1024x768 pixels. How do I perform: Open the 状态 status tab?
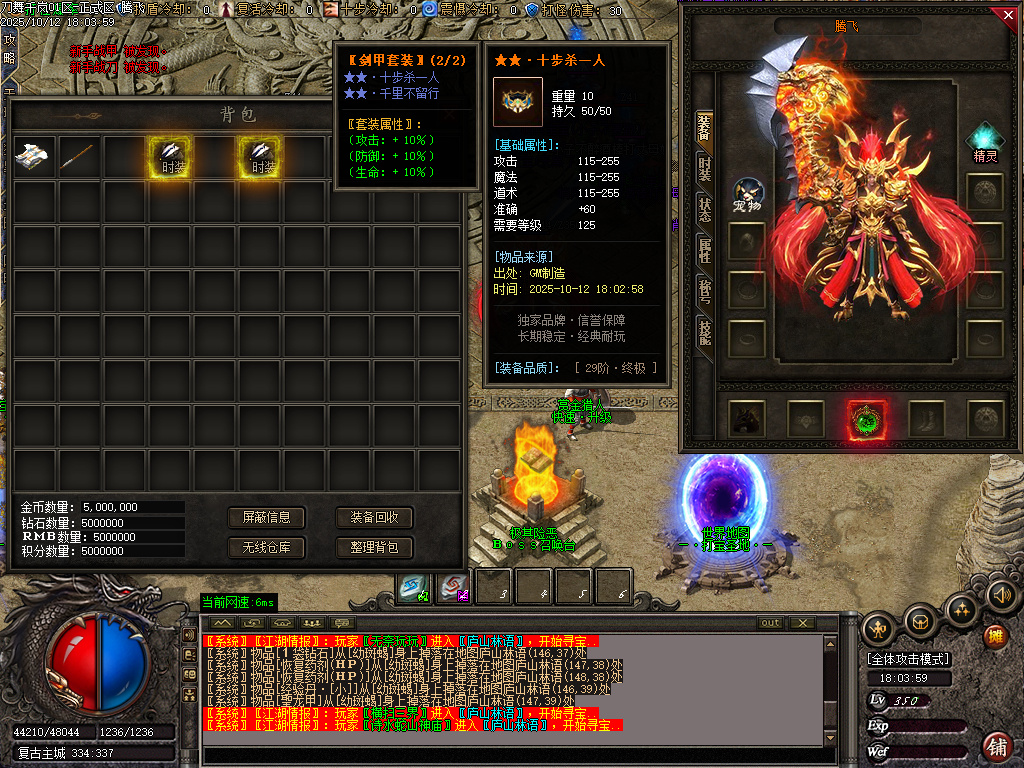tap(704, 210)
